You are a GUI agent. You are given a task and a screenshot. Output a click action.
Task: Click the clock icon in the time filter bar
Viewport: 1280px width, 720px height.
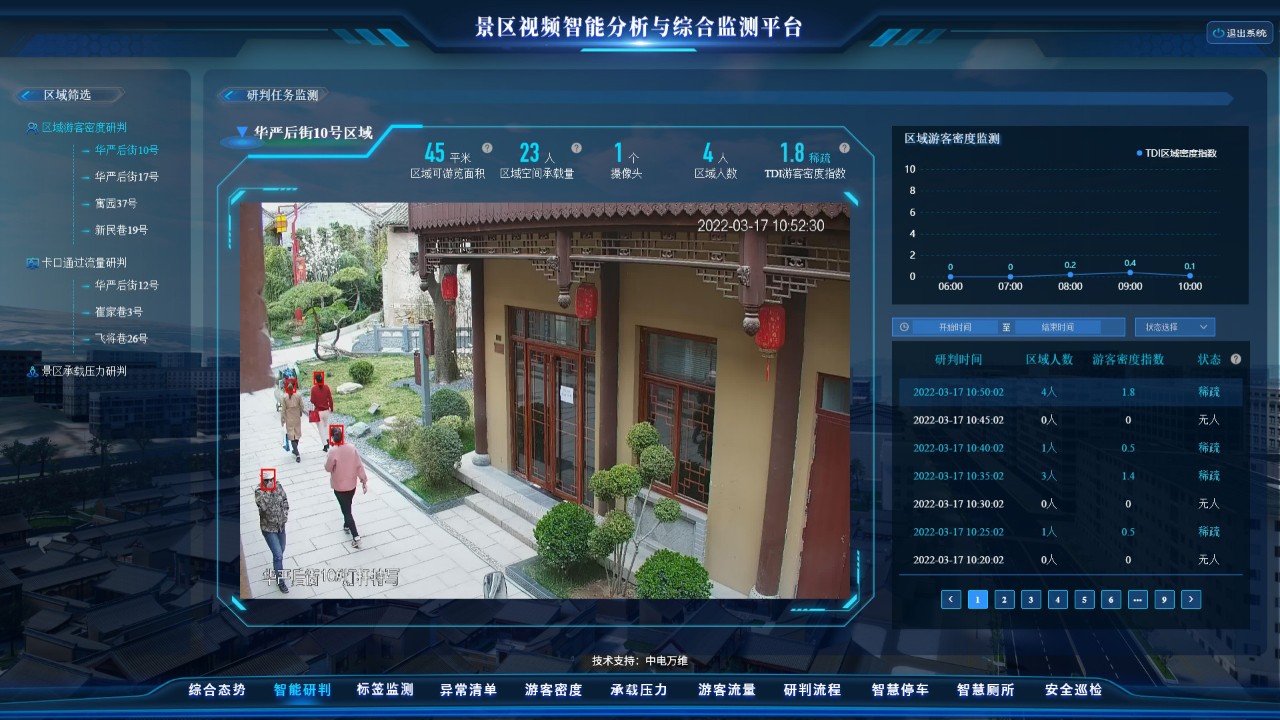[904, 327]
